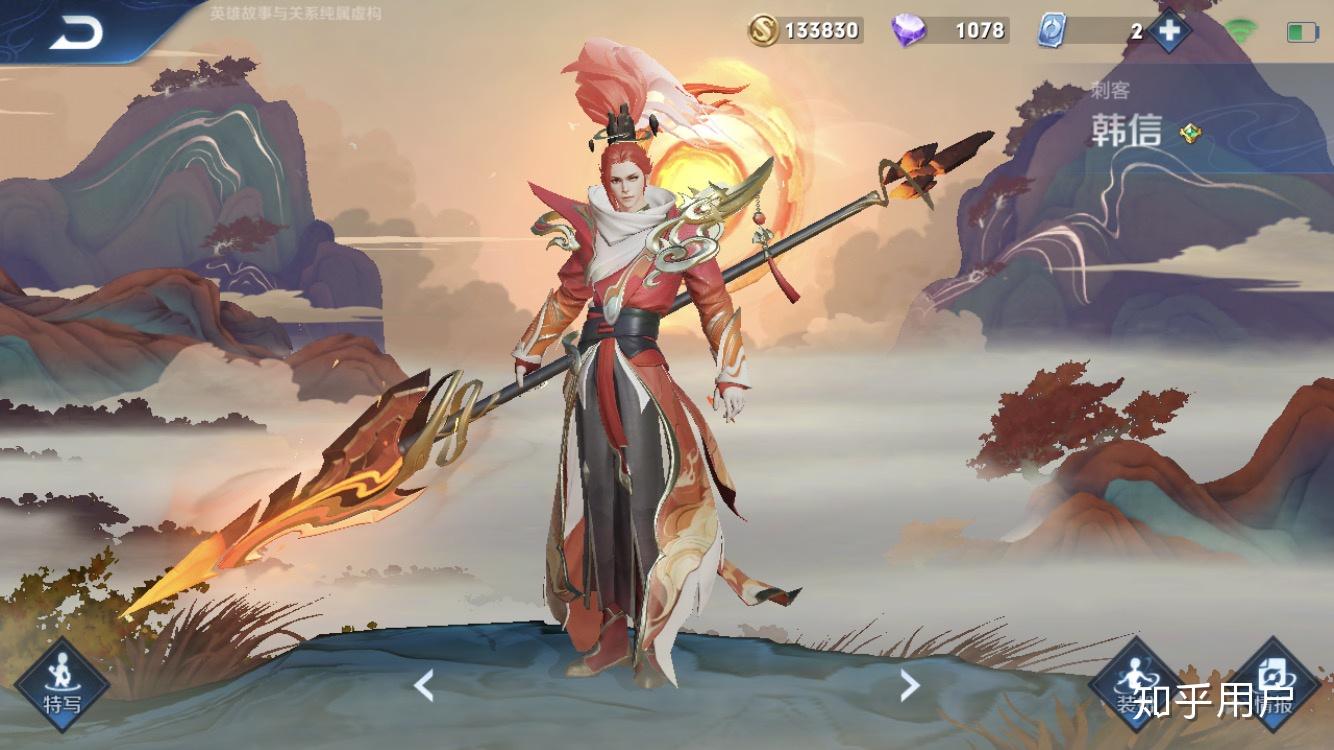This screenshot has width=1334, height=750.
Task: Open the 特写 close-up view
Action: pyautogui.click(x=62, y=685)
